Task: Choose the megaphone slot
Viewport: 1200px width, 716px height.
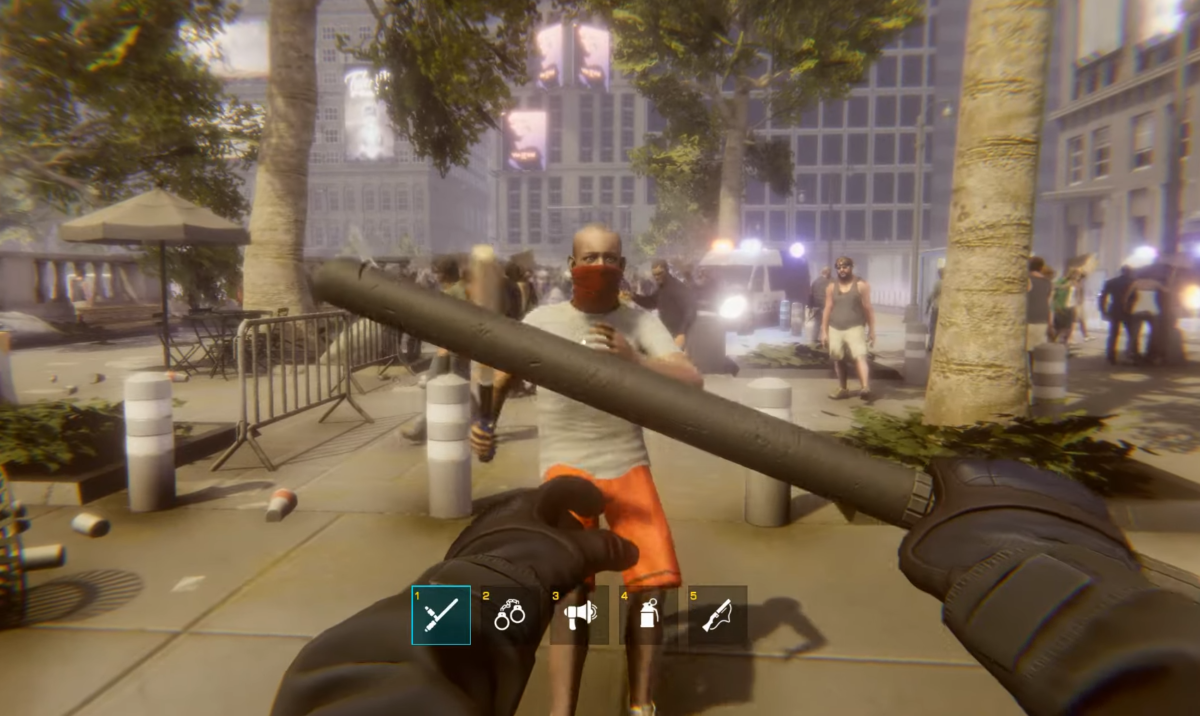Action: click(x=579, y=615)
